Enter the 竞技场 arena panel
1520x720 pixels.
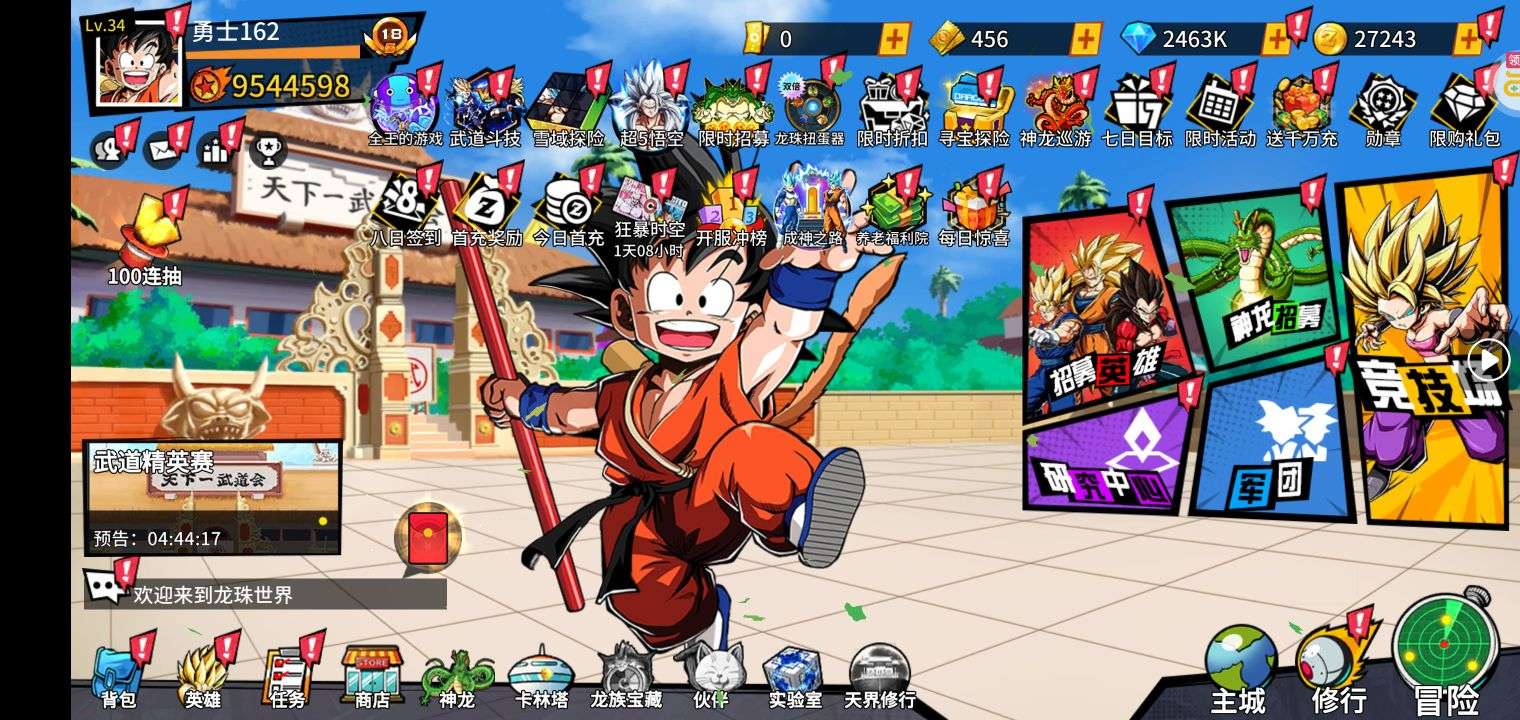(1425, 350)
